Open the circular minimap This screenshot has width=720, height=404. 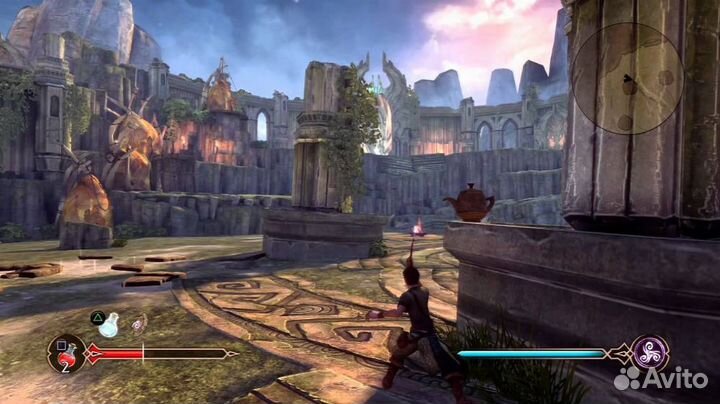(x=627, y=78)
